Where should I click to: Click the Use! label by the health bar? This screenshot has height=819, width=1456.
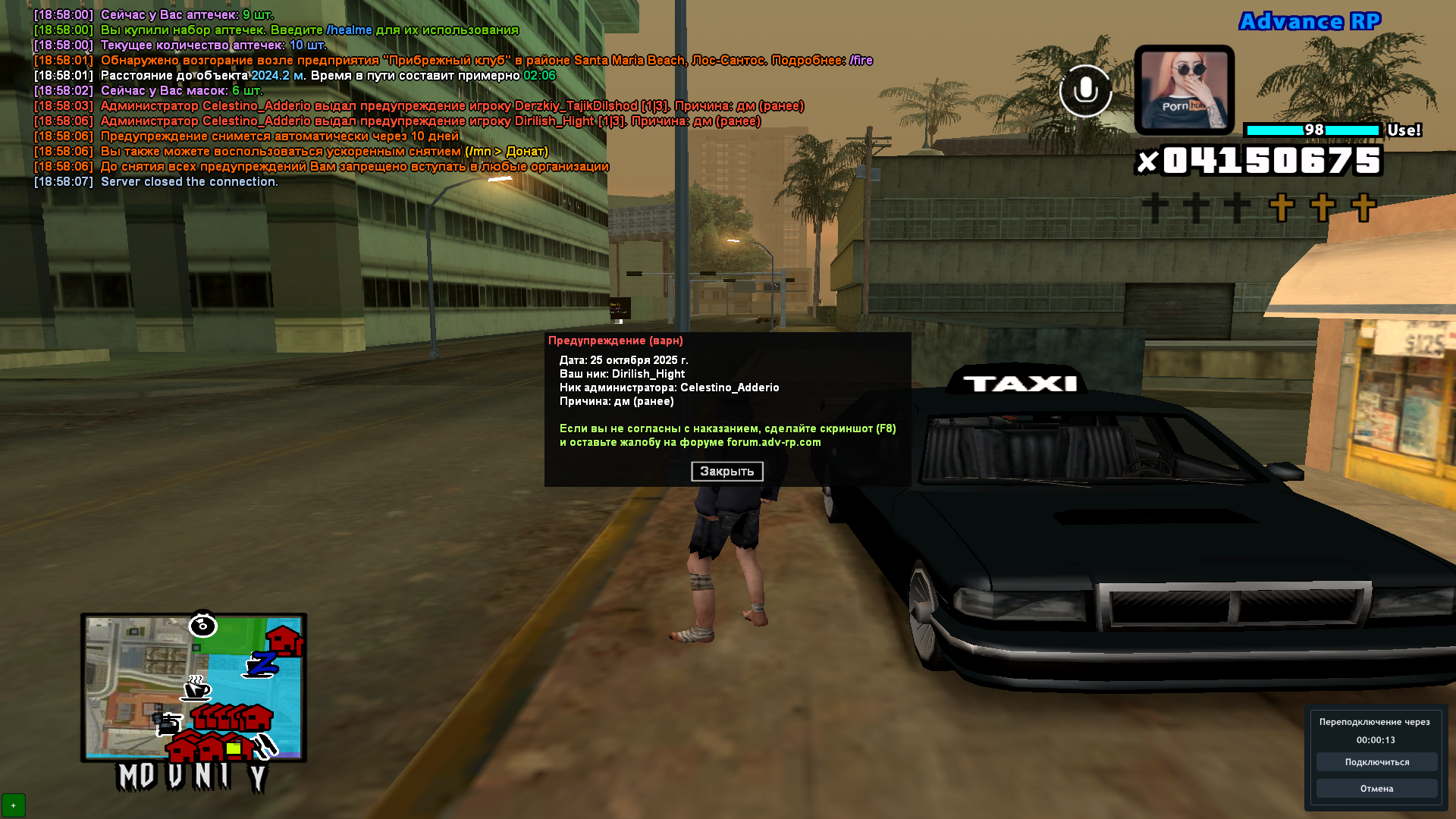coord(1404,130)
